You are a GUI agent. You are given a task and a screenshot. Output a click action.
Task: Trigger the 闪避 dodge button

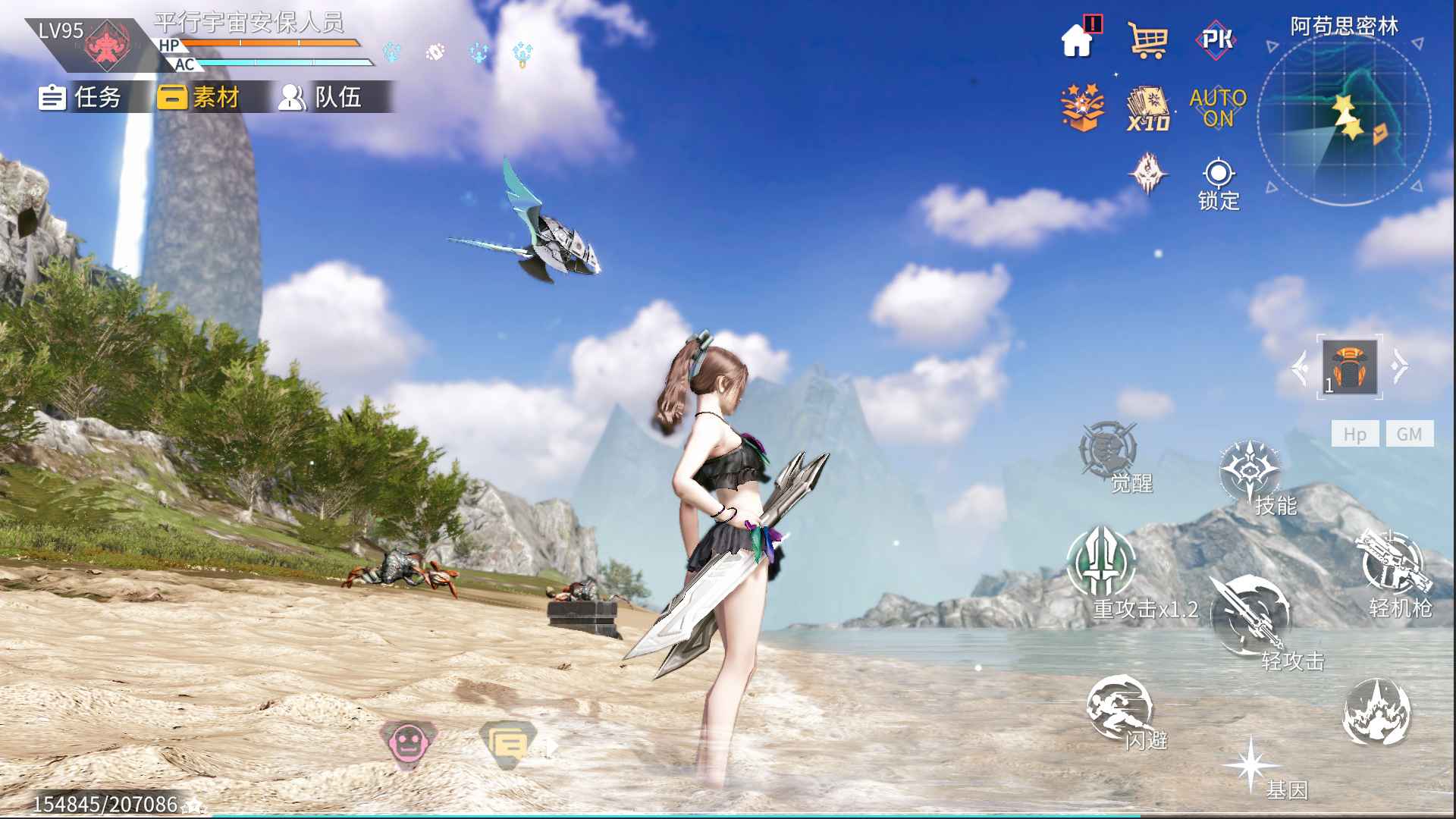[x=1119, y=708]
